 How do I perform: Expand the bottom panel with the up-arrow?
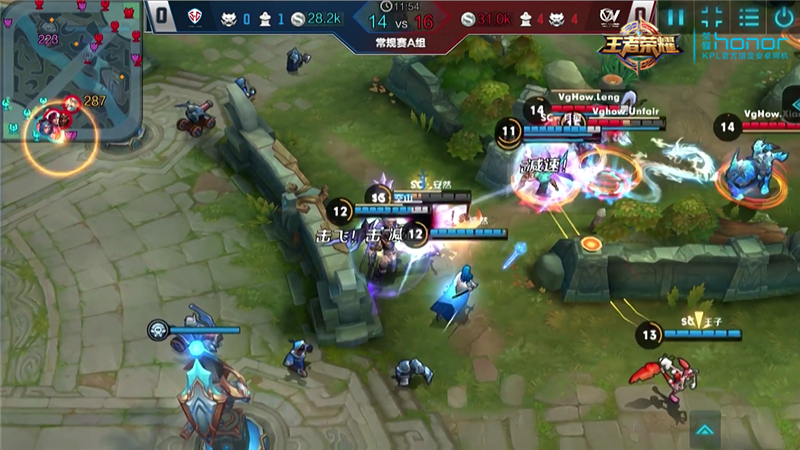[705, 431]
